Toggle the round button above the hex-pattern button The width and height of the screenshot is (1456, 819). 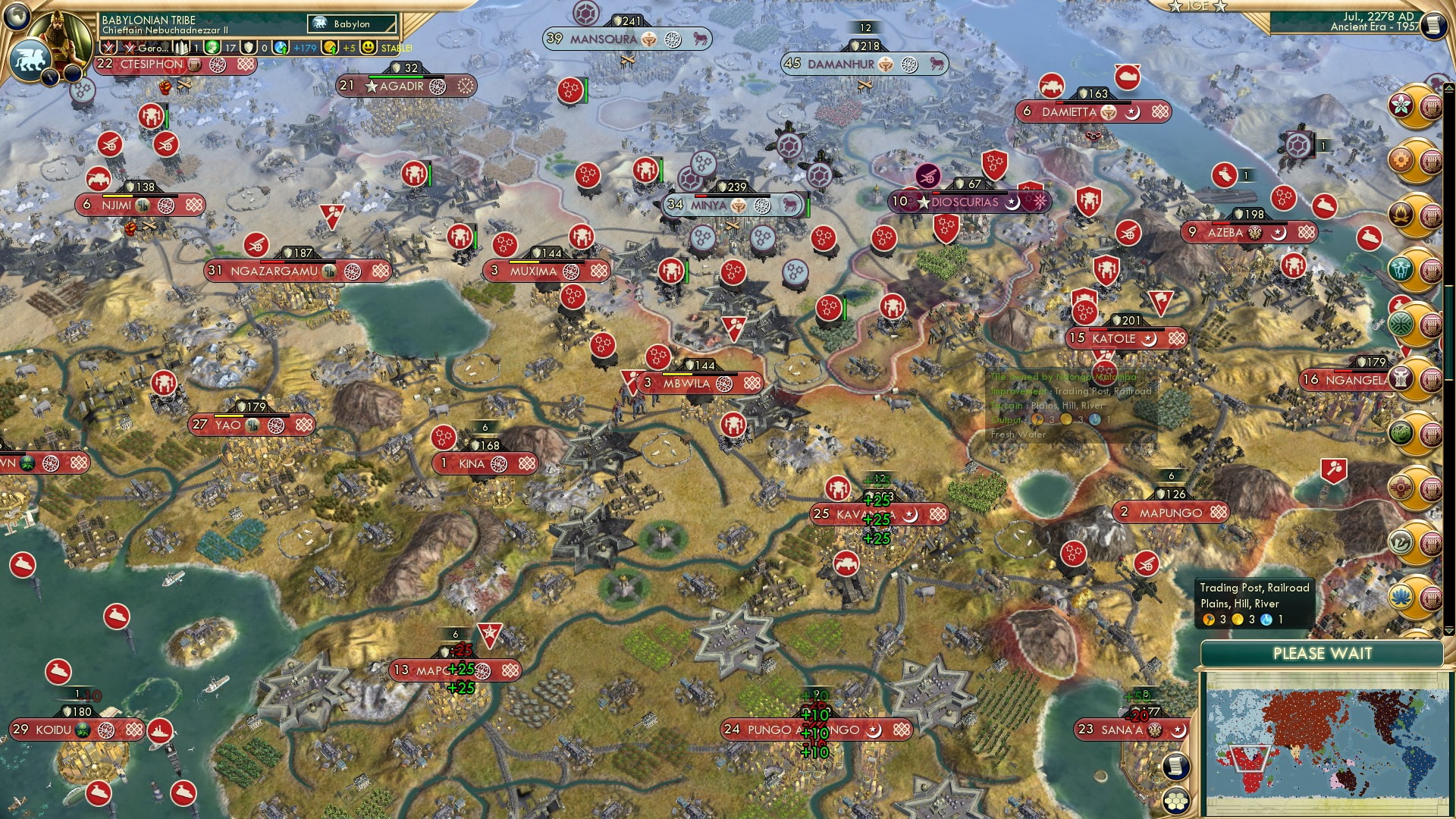[x=1175, y=767]
